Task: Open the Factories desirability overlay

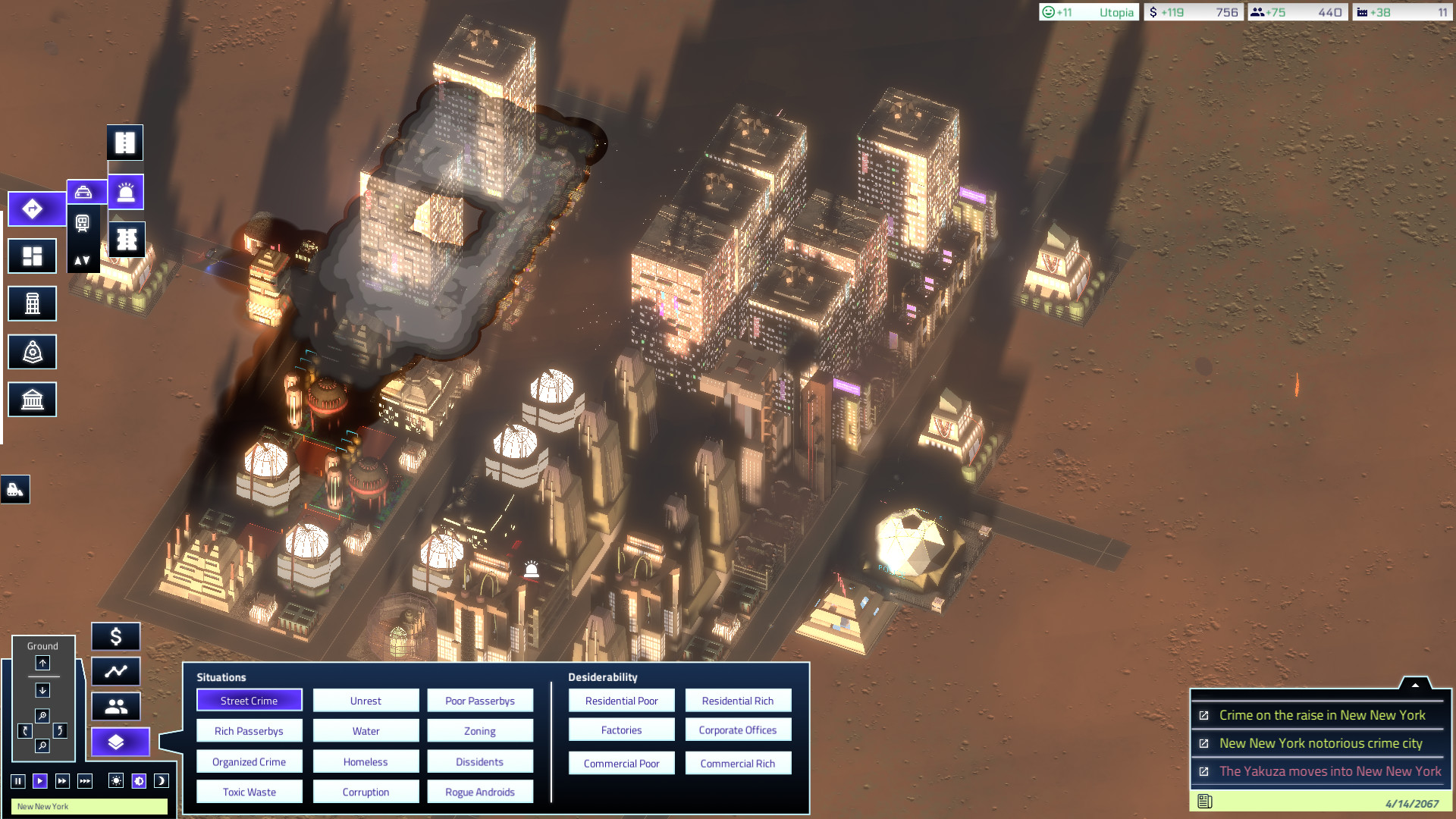Action: click(x=621, y=730)
